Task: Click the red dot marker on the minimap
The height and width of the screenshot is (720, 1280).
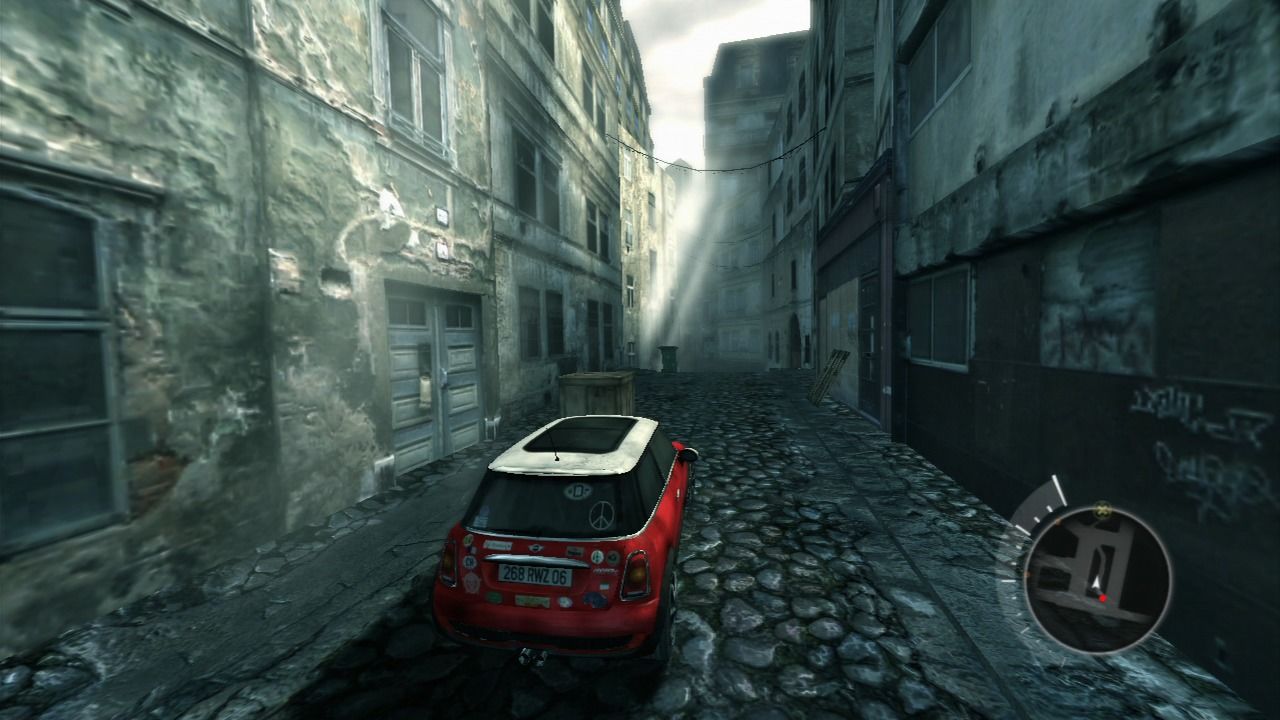Action: (1103, 598)
